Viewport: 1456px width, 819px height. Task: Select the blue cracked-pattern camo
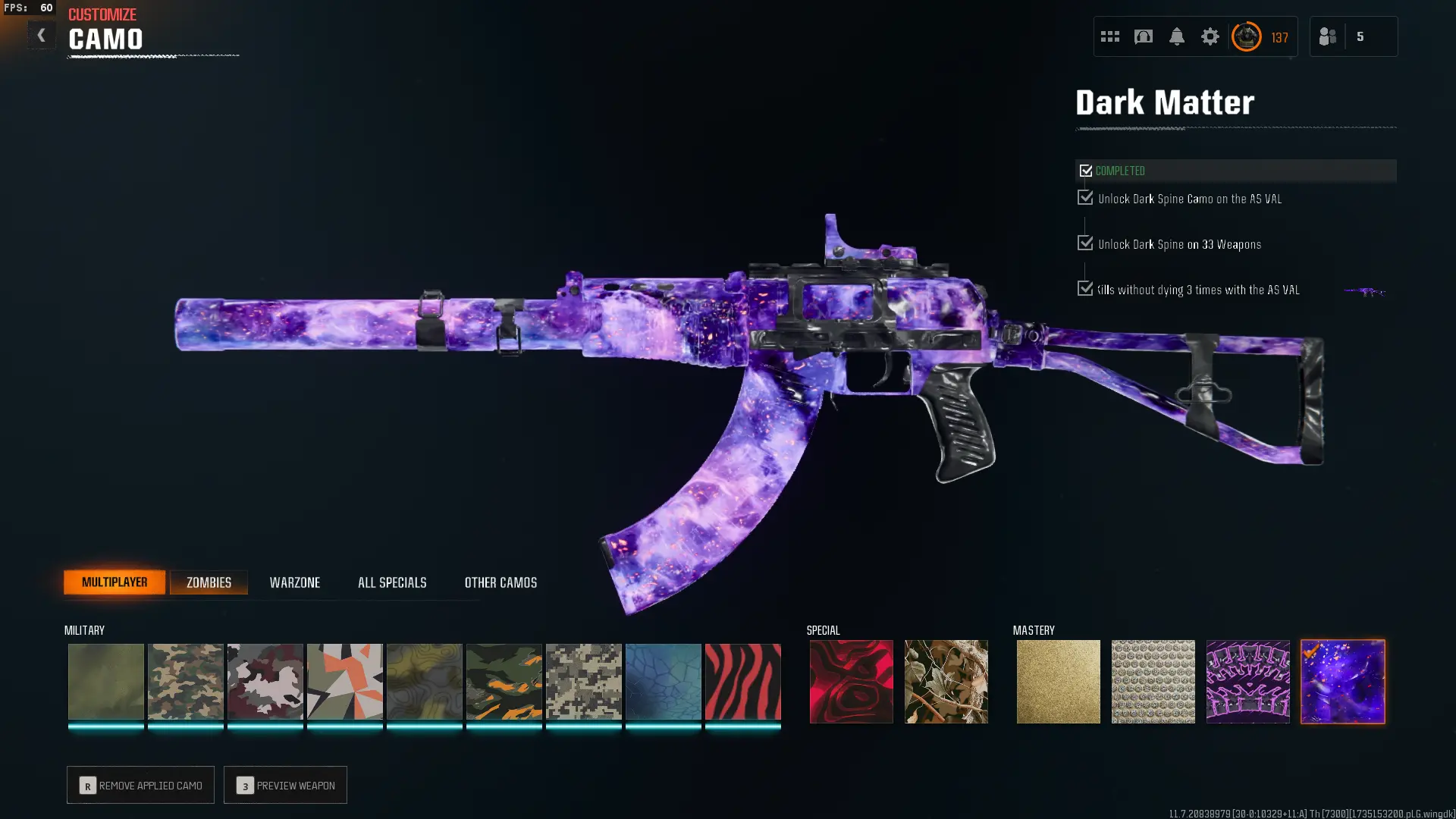pyautogui.click(x=663, y=681)
